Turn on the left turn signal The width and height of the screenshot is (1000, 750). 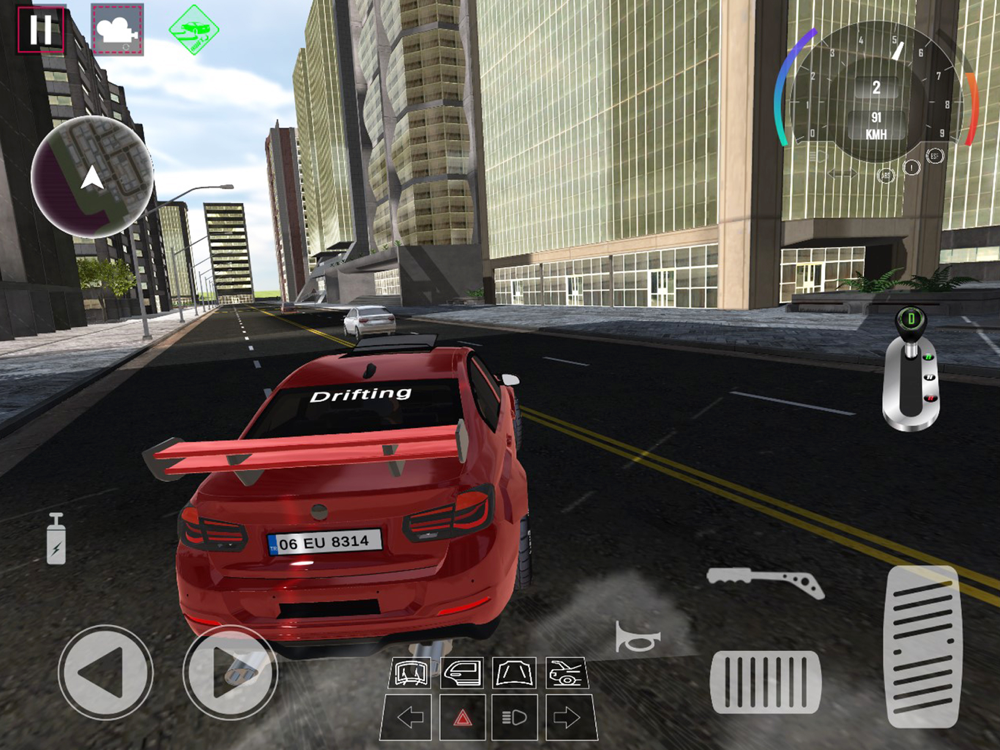(410, 717)
